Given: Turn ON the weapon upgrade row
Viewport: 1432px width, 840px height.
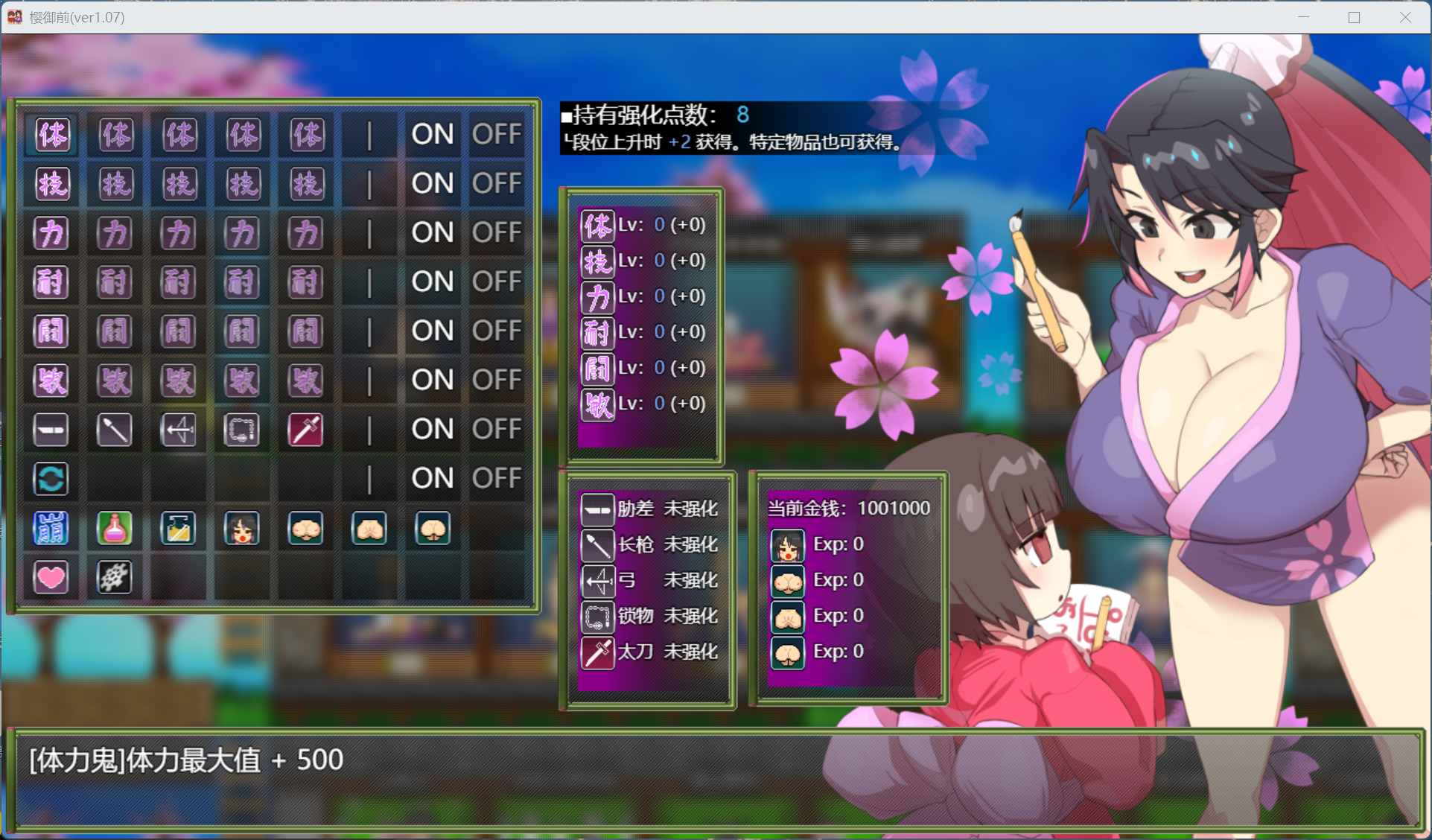Looking at the screenshot, I should [x=433, y=430].
